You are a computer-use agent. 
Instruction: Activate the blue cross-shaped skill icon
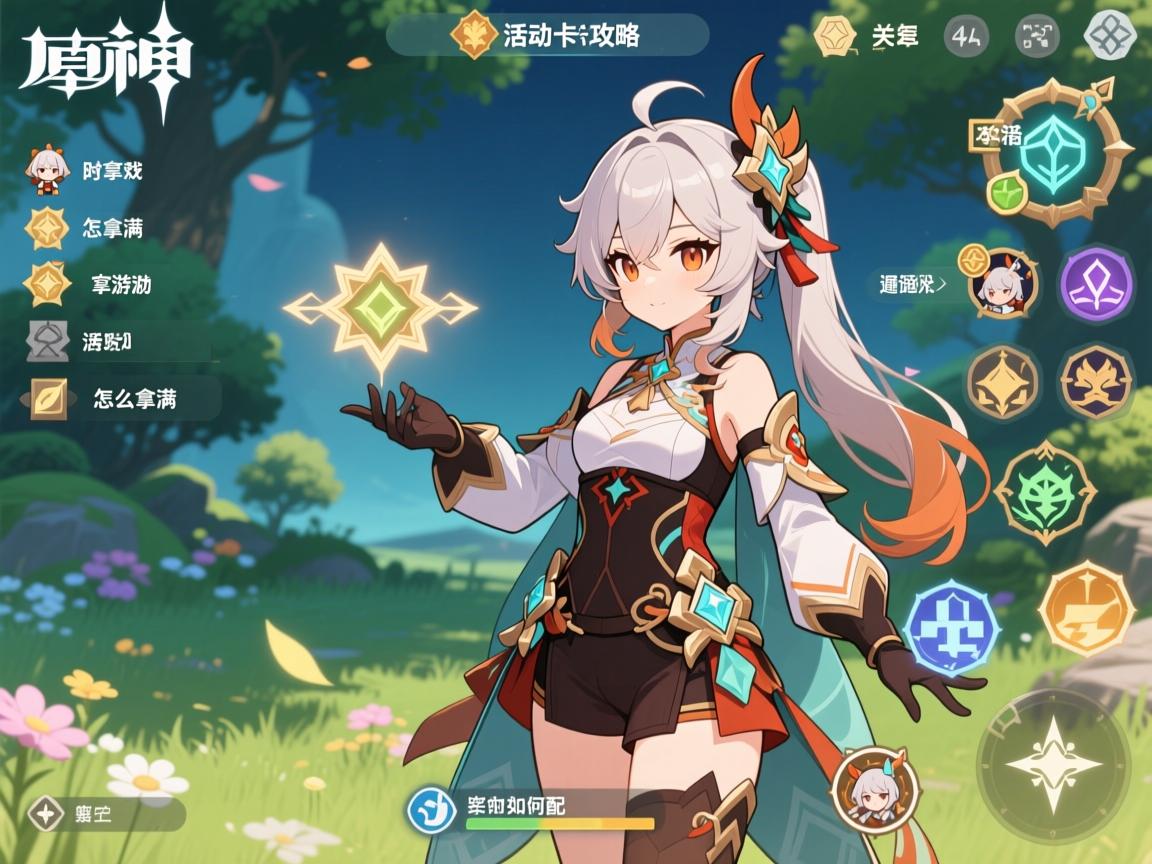[x=950, y=629]
